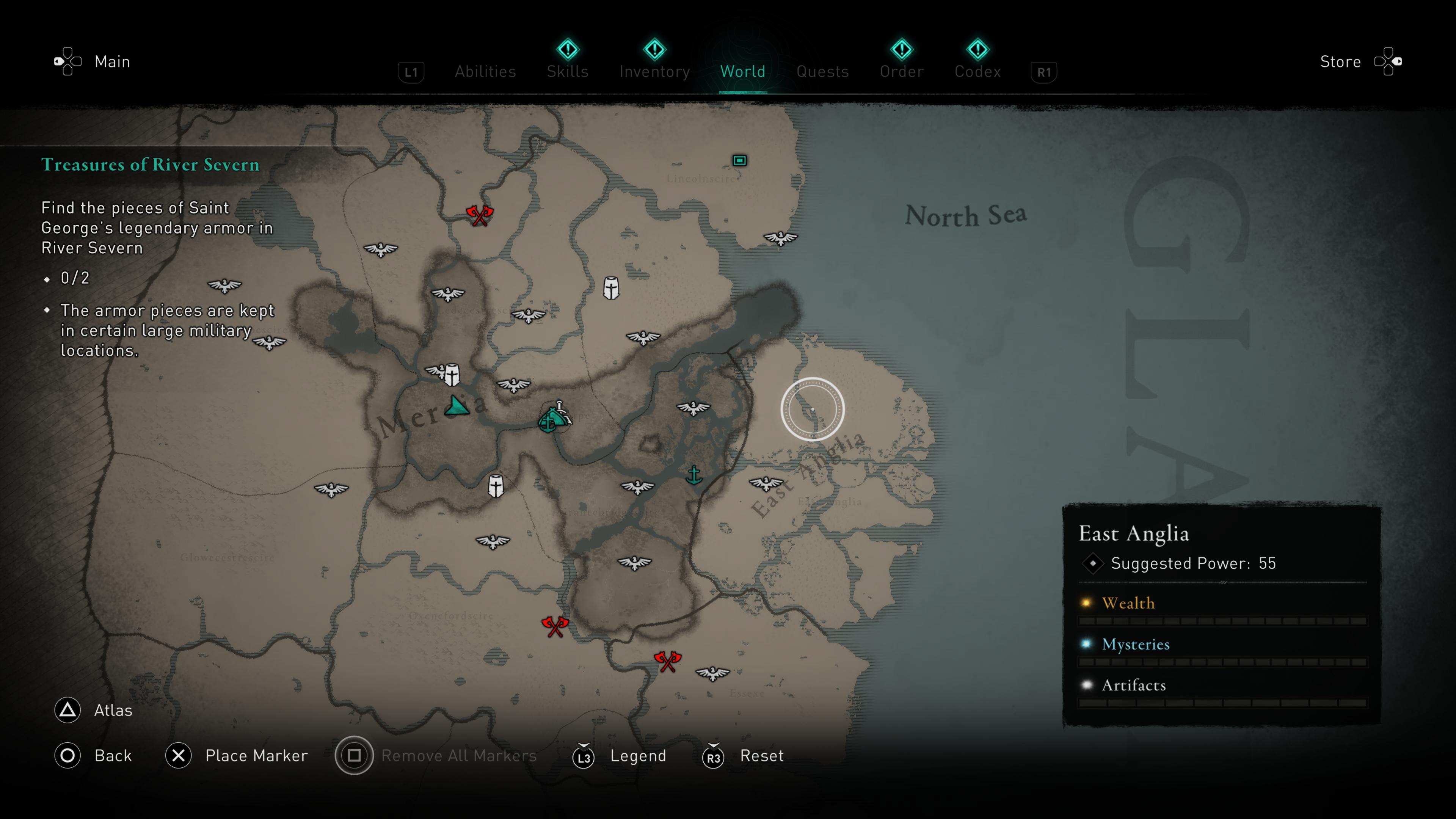Select the teal anchor harbor marker

point(694,475)
